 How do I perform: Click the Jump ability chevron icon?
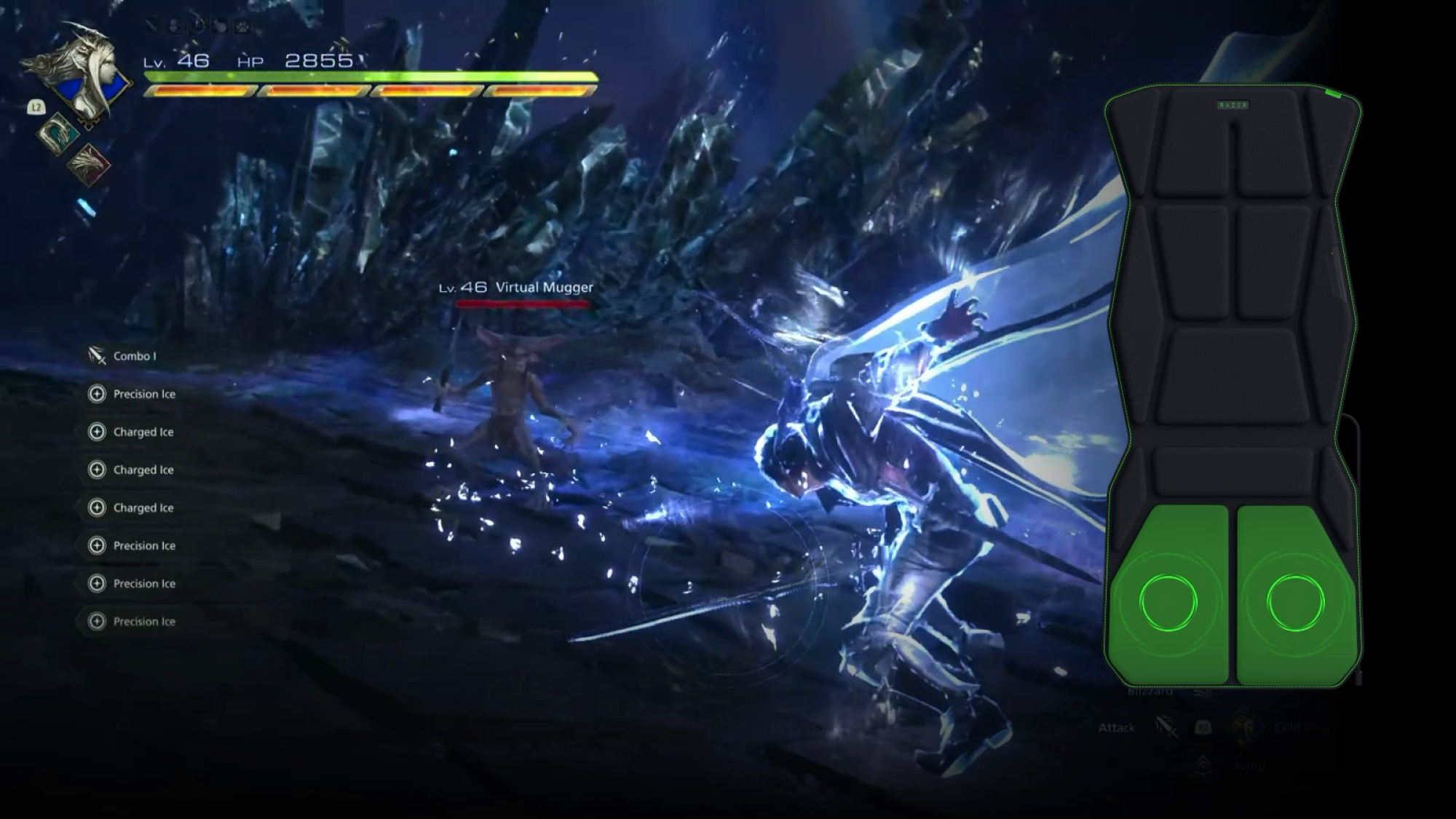[x=1201, y=764]
